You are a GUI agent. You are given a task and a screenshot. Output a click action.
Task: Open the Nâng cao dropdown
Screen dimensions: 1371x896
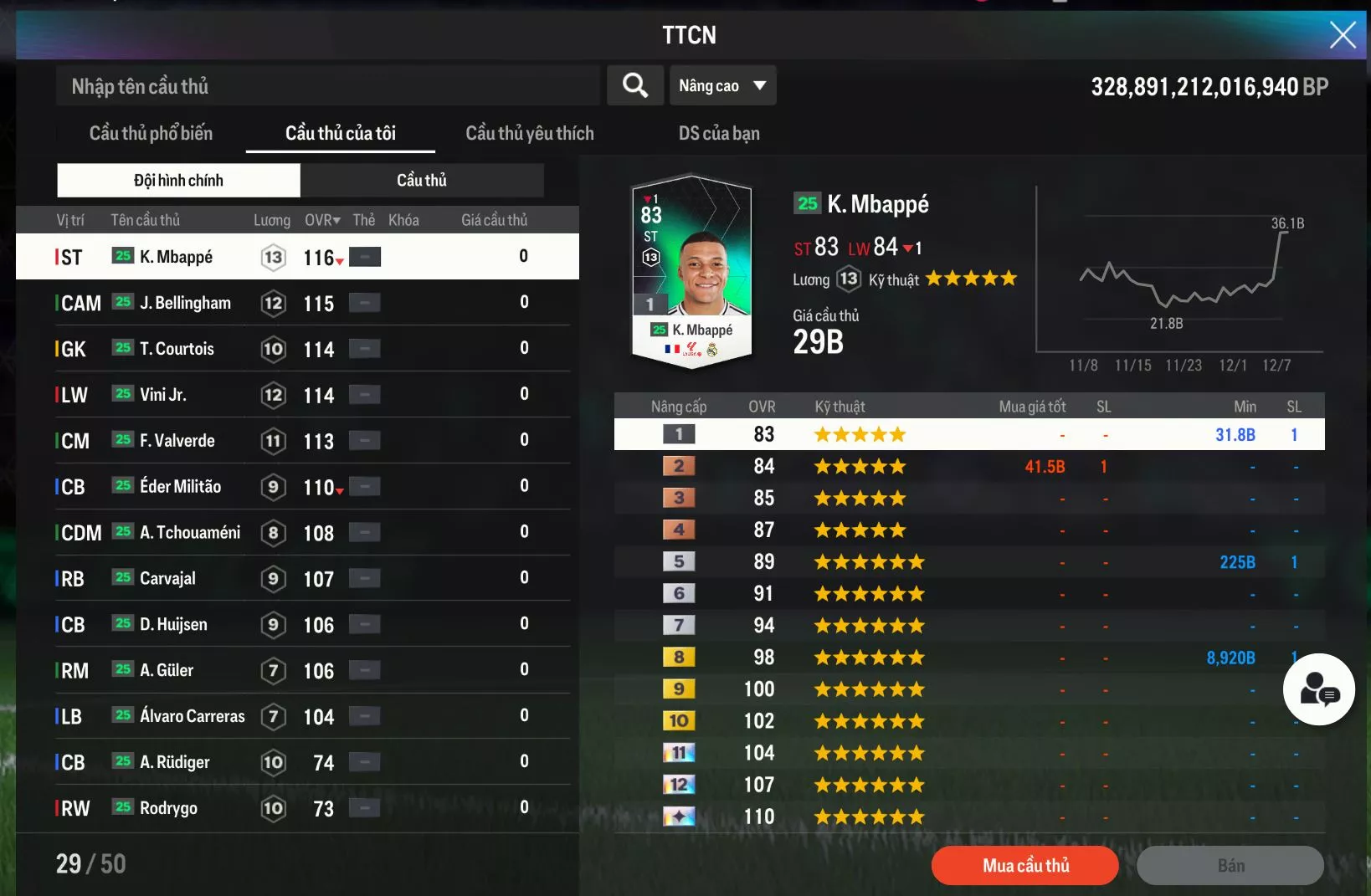(x=722, y=86)
